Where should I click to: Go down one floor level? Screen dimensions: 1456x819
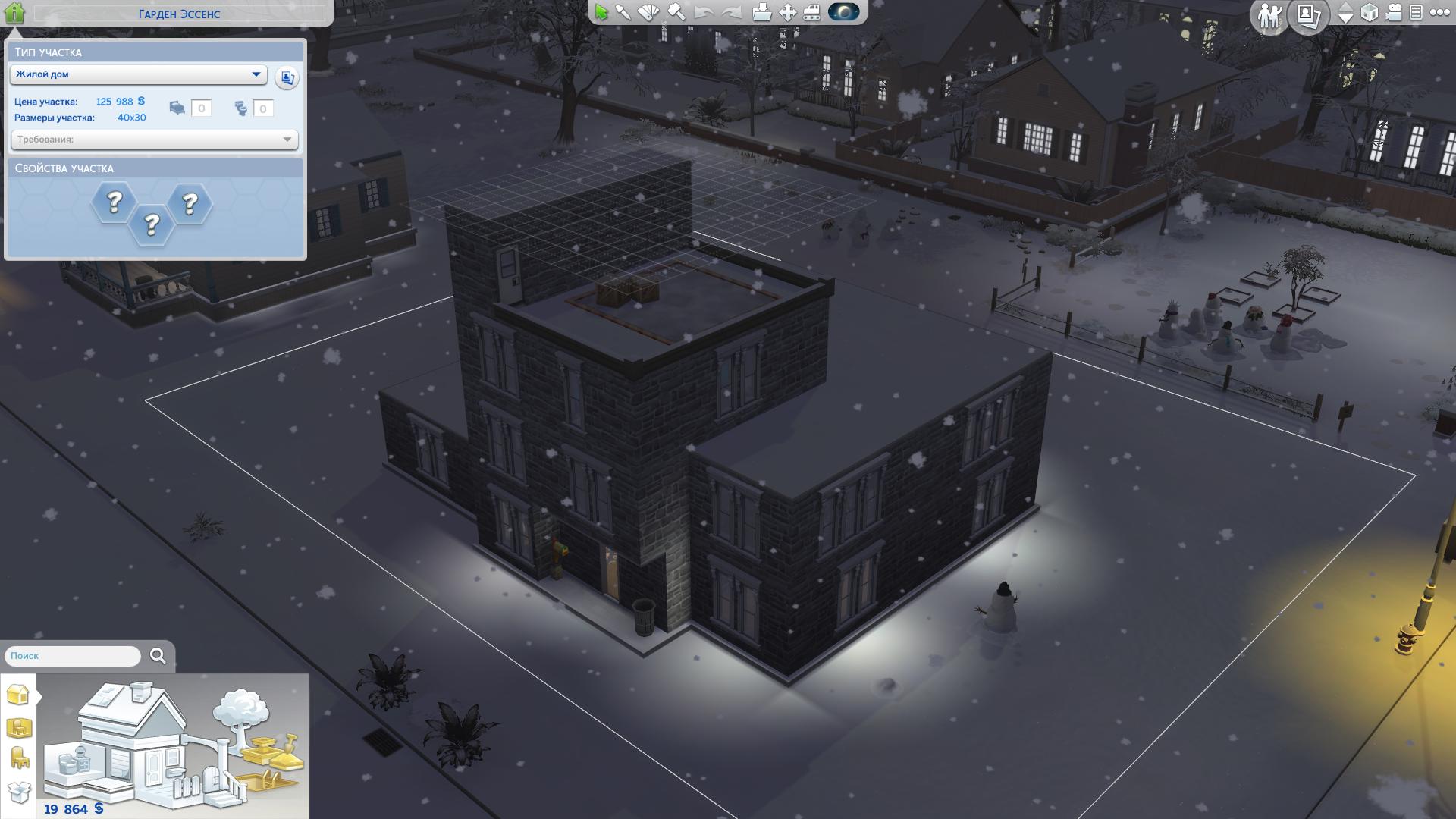point(1346,20)
